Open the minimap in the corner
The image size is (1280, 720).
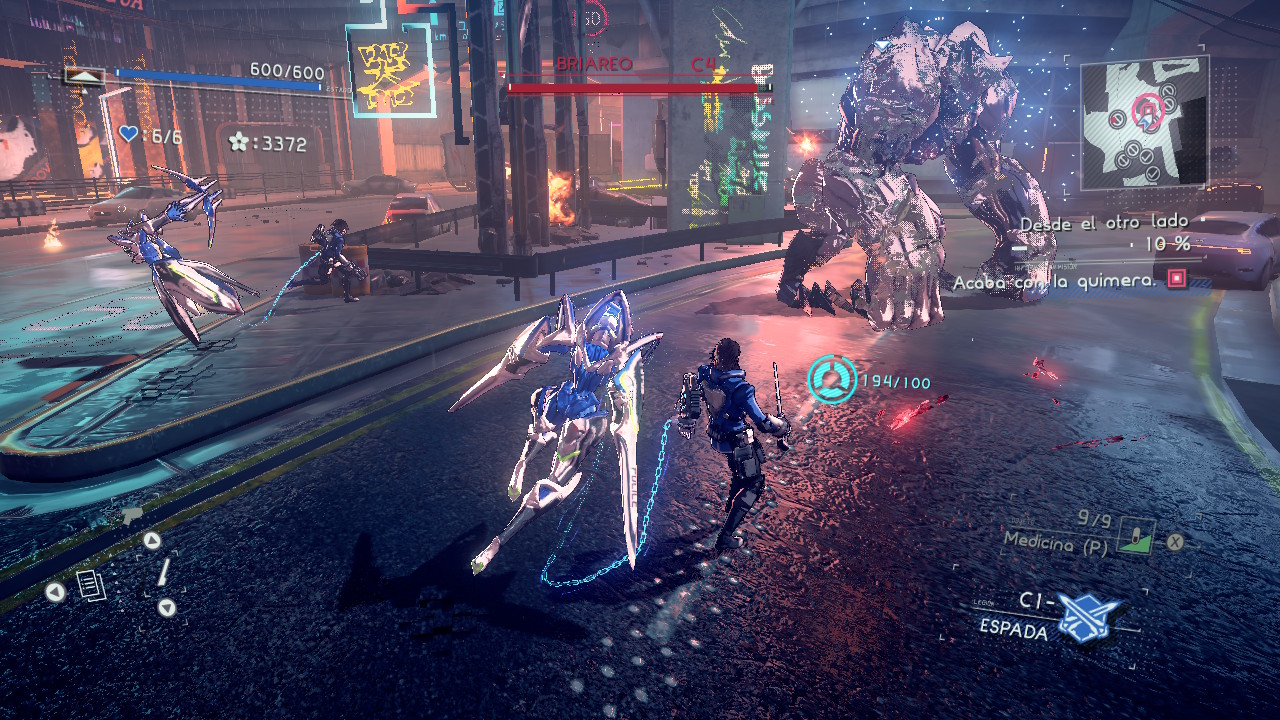1144,122
